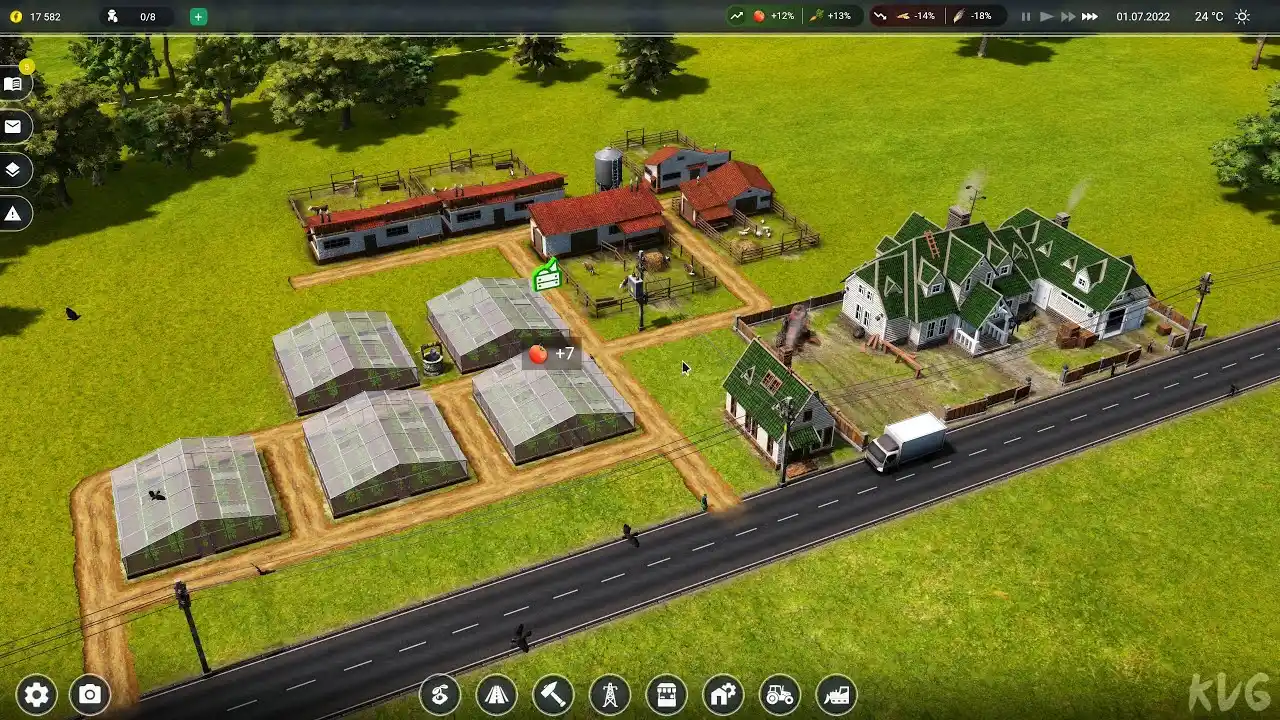Set game speed to normal play

click(1046, 17)
